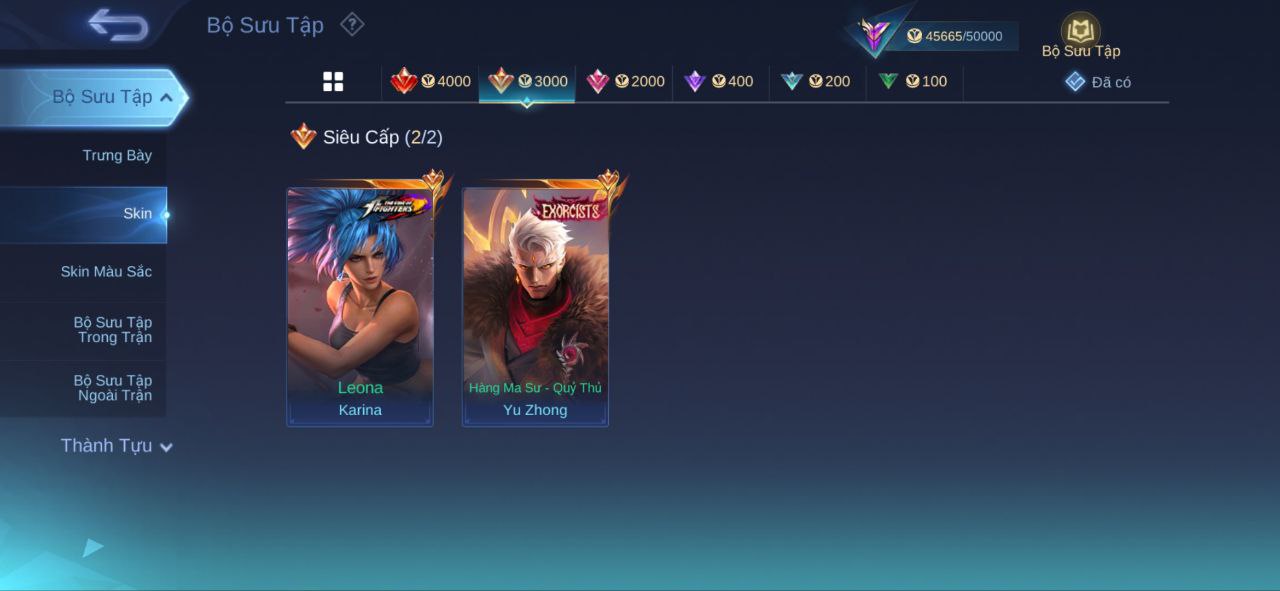This screenshot has height=591, width=1280.
Task: Select the Leona Karina skin card
Action: click(360, 307)
